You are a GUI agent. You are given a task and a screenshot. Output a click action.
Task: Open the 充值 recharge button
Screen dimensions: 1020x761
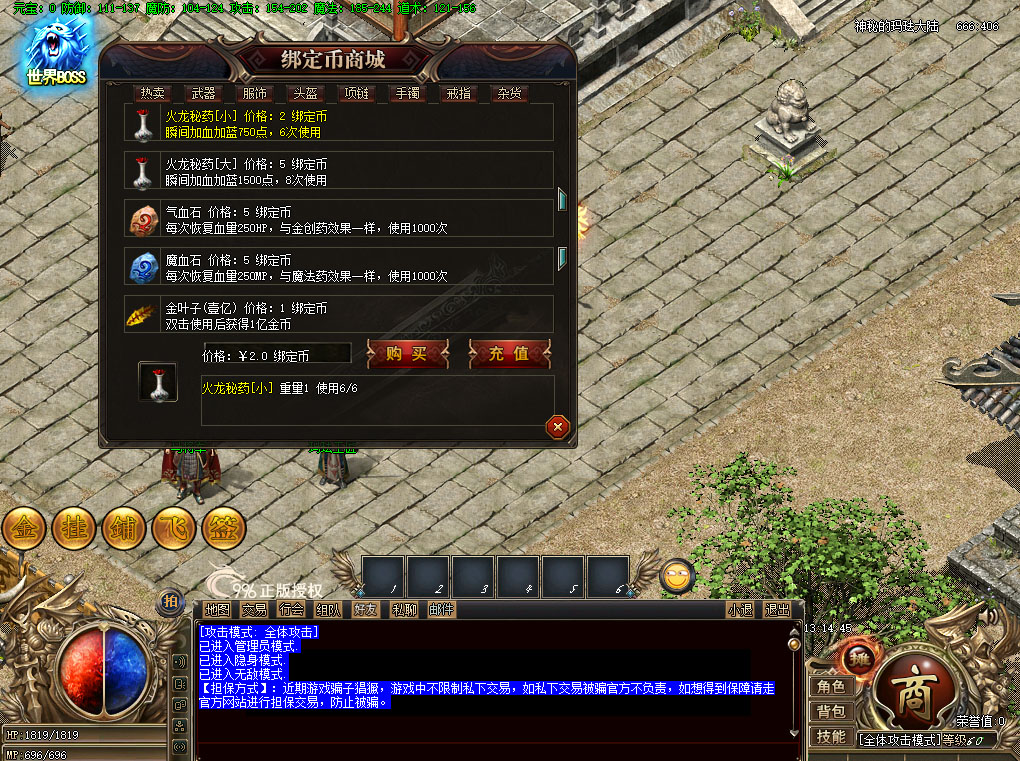pyautogui.click(x=509, y=353)
